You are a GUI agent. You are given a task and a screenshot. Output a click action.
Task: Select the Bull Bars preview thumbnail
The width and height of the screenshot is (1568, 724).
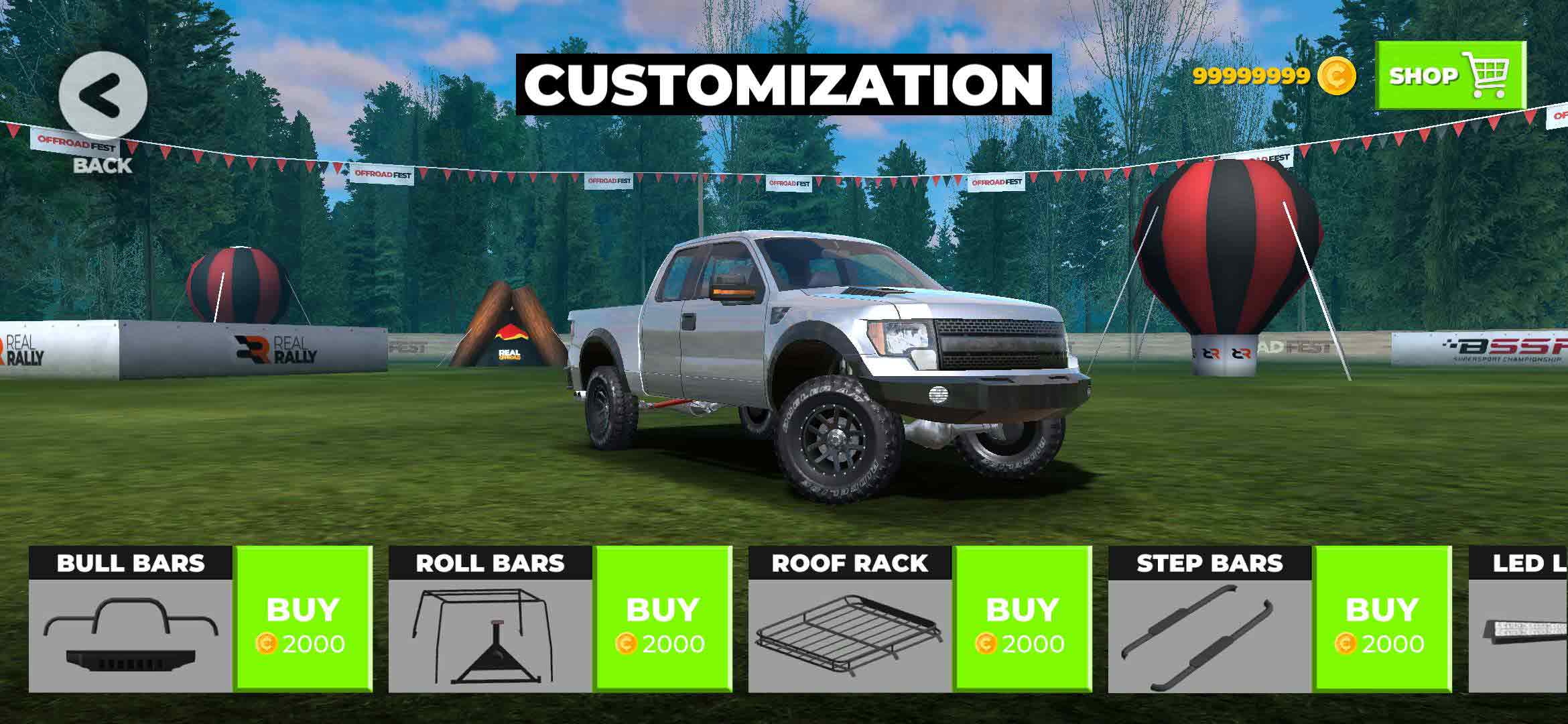coord(131,635)
